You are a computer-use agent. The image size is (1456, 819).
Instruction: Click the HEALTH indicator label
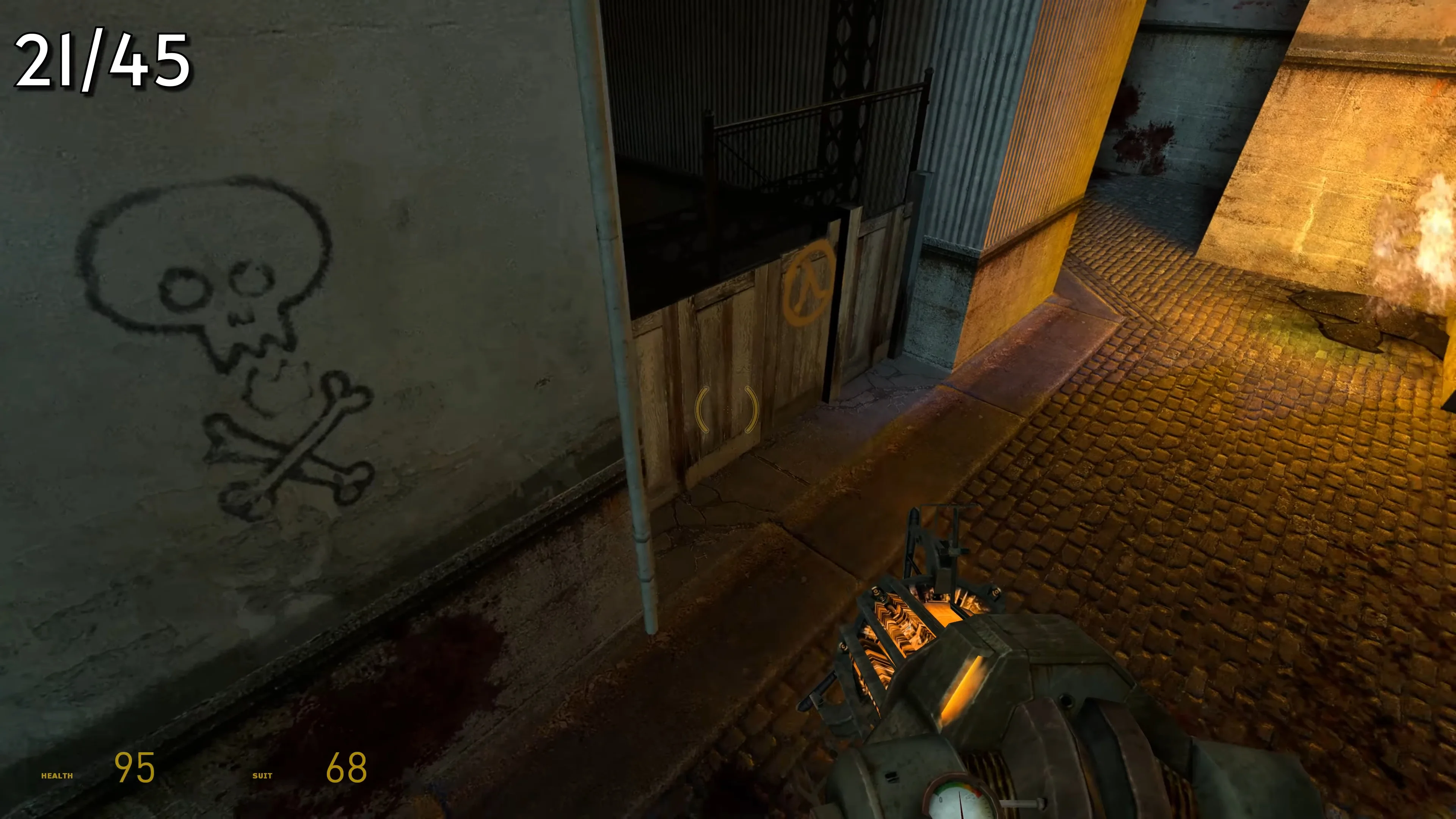(57, 776)
